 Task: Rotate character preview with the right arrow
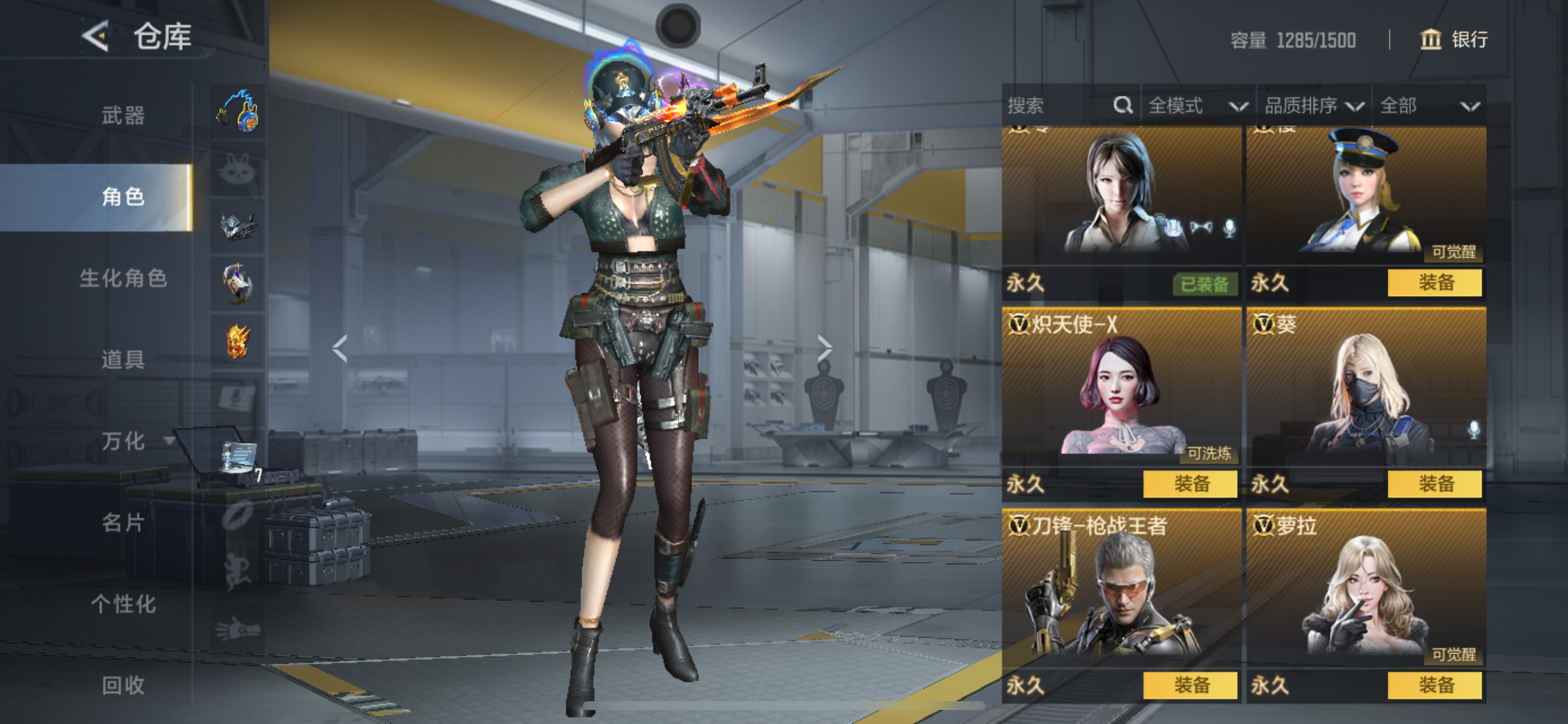coord(824,349)
